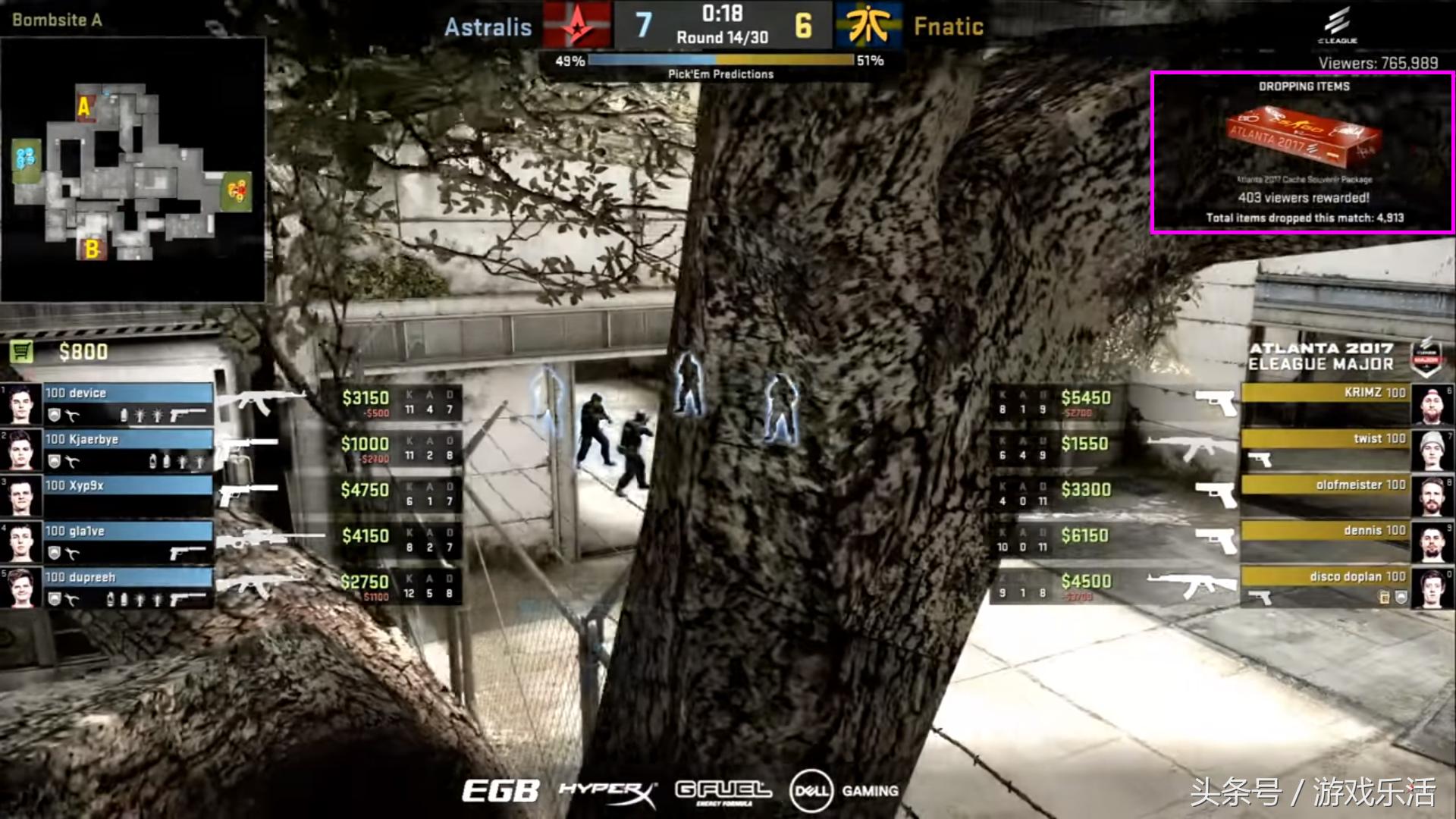Choose disco doplan's player row
This screenshot has height=819, width=1456.
(1326, 587)
